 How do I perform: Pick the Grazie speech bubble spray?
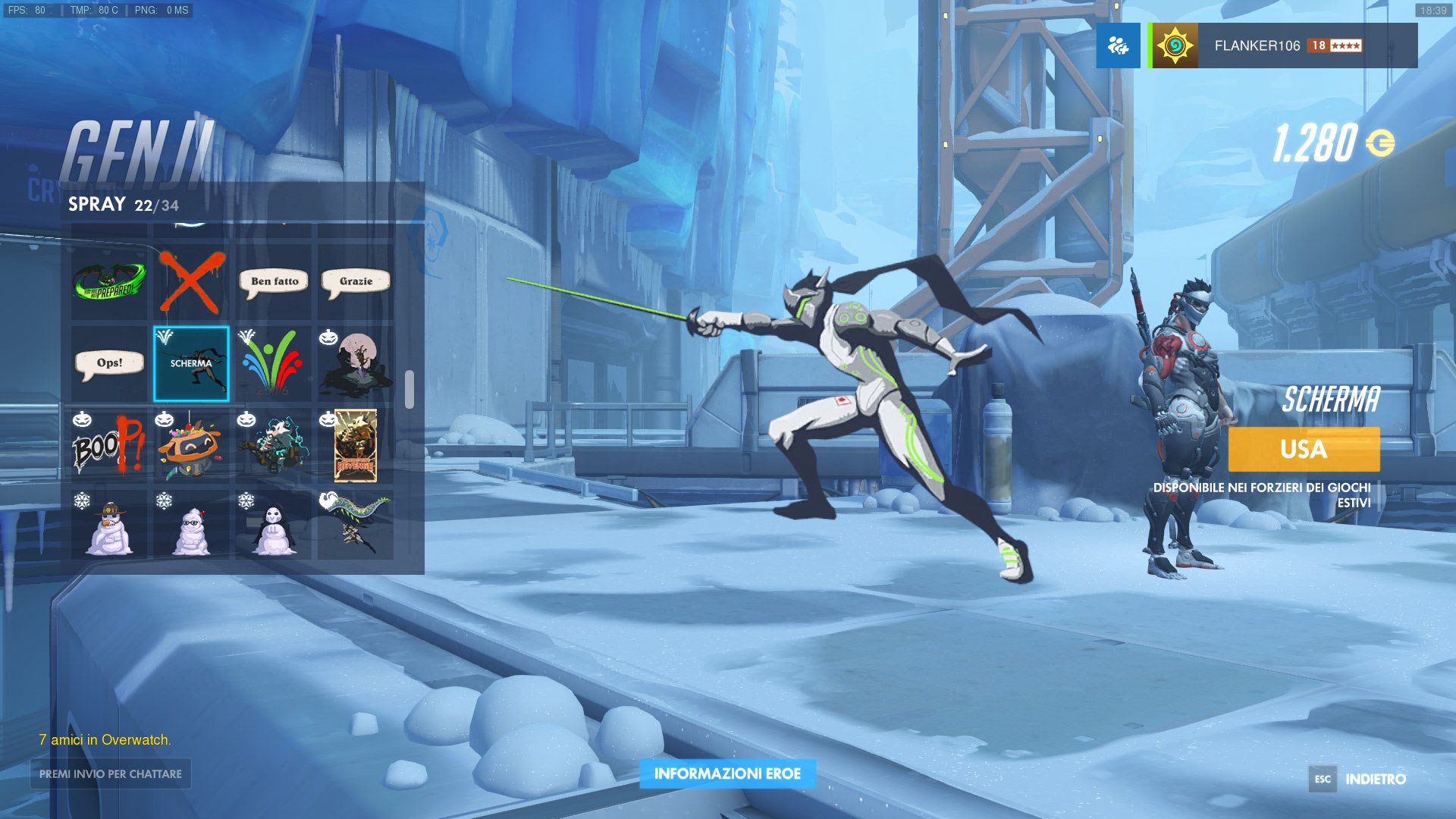pyautogui.click(x=356, y=282)
